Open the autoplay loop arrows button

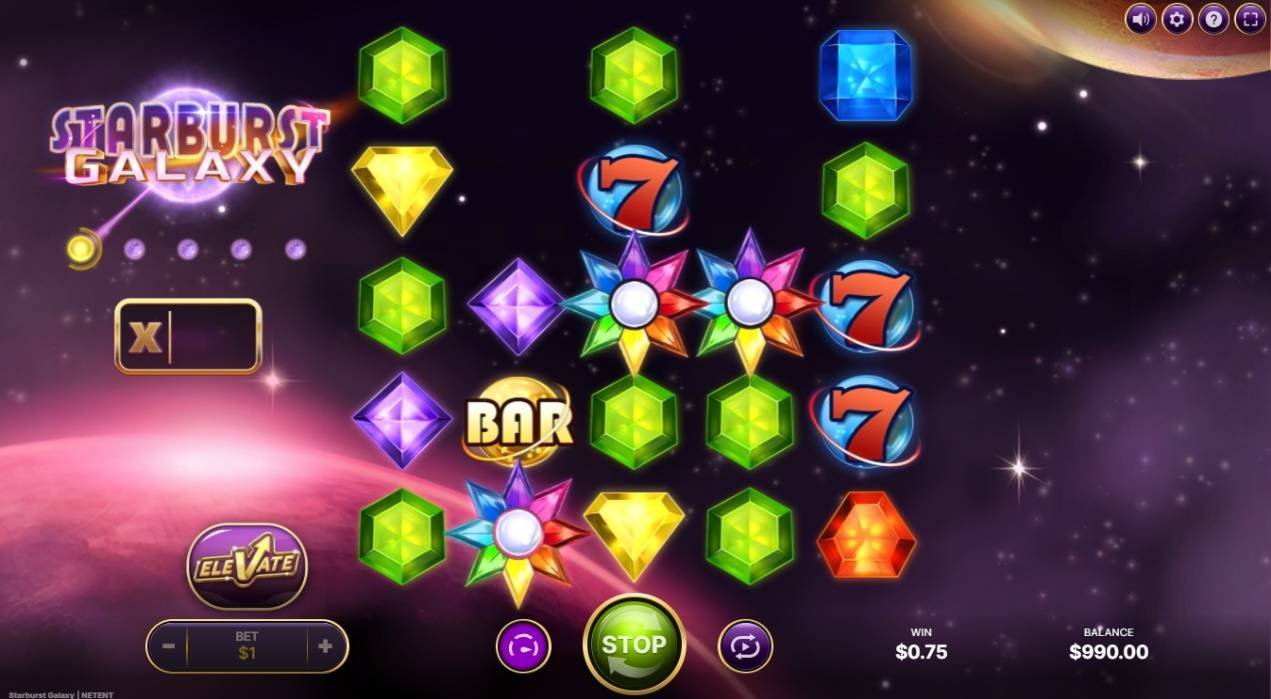[745, 646]
